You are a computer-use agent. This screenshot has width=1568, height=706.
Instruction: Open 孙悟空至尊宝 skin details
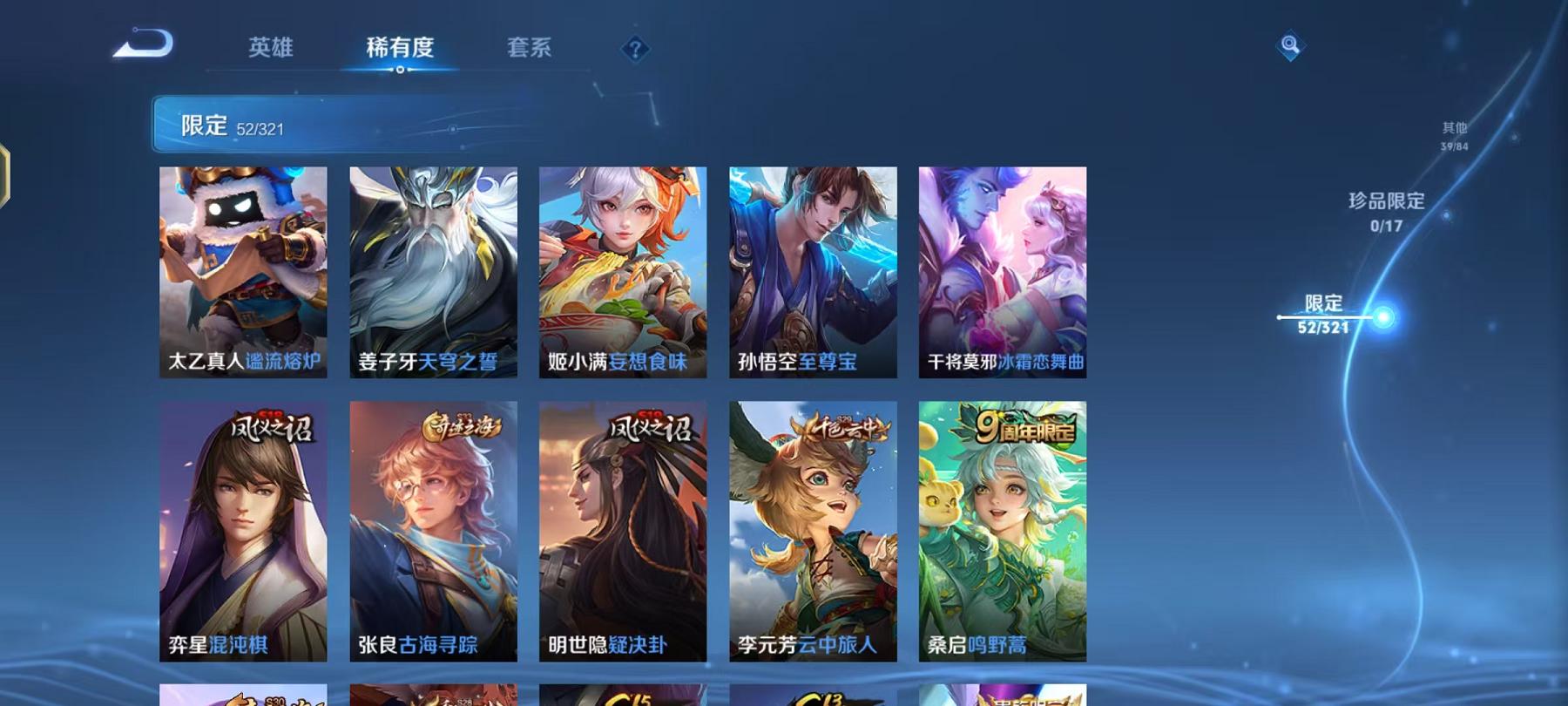(812, 270)
